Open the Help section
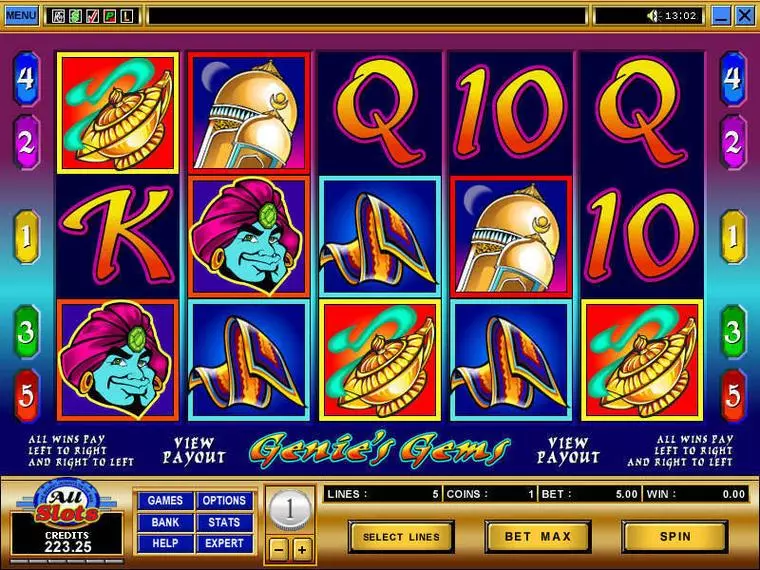Screen dimensions: 760x570 (x=165, y=543)
